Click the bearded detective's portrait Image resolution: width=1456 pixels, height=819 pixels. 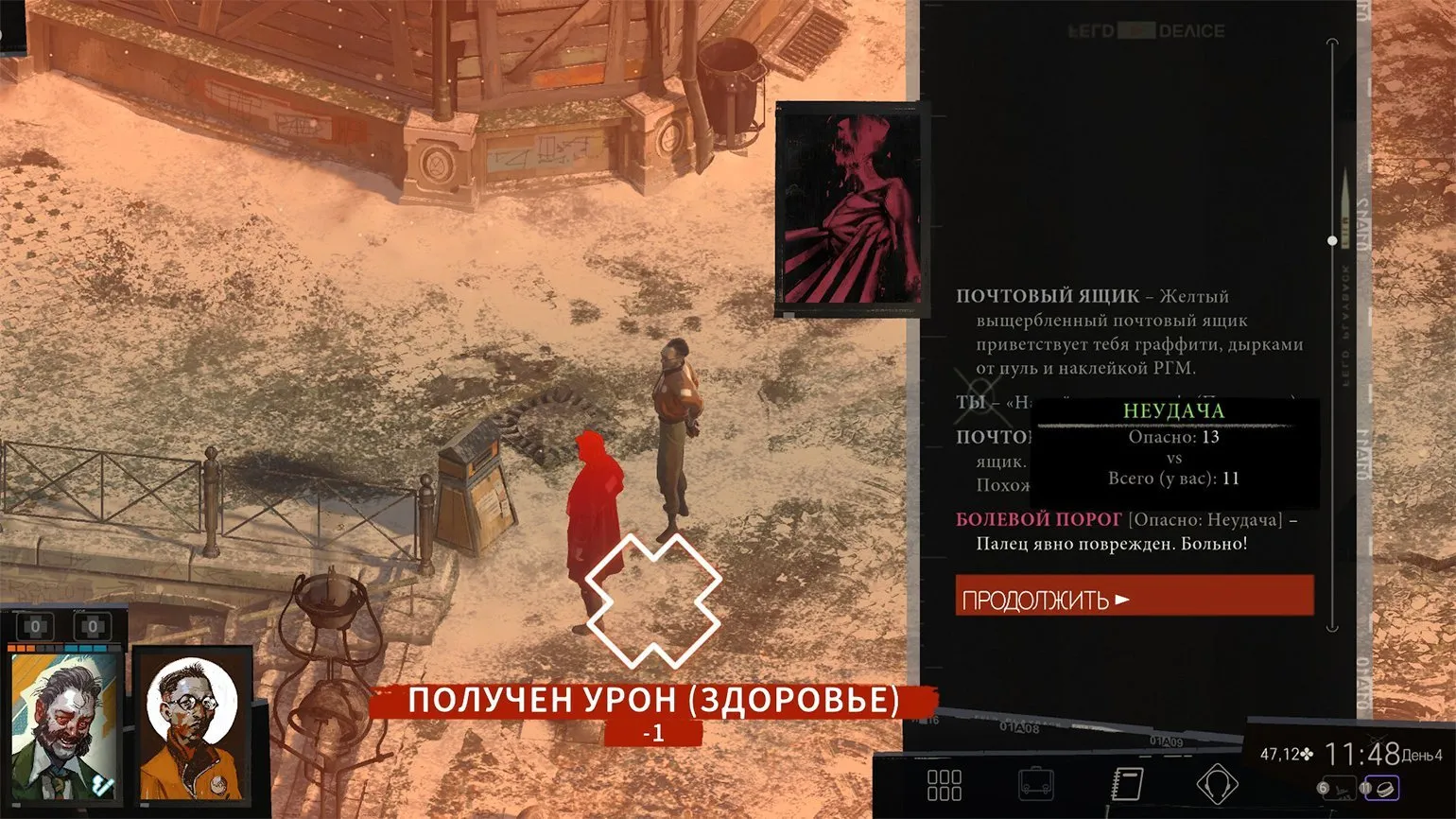(x=64, y=725)
